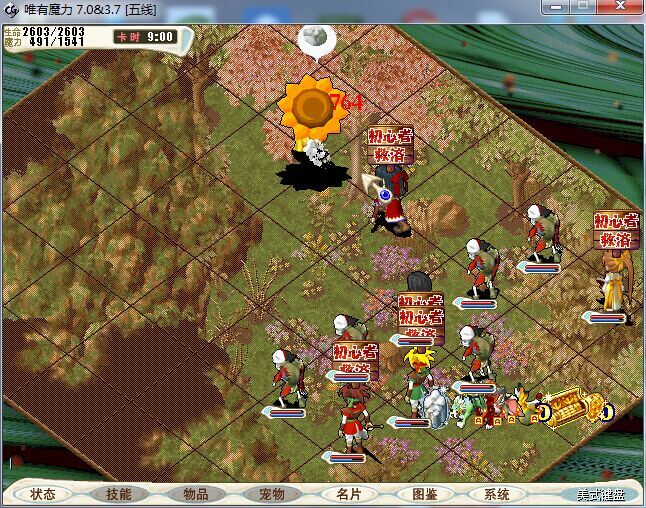Click the 美式键盘 input method indicator
646x508 pixels.
(x=600, y=494)
